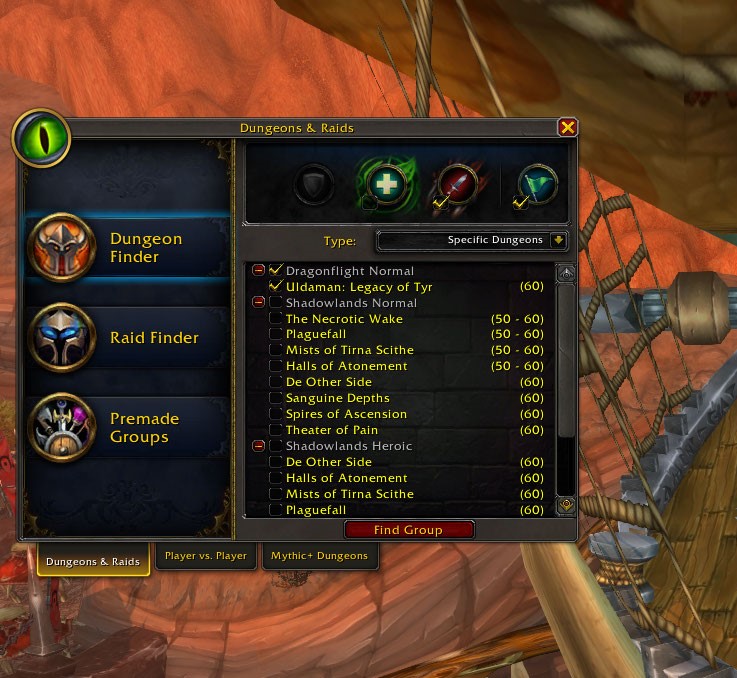Check The Necrotic Wake dungeon
Viewport: 737px width, 678px height.
pos(276,319)
